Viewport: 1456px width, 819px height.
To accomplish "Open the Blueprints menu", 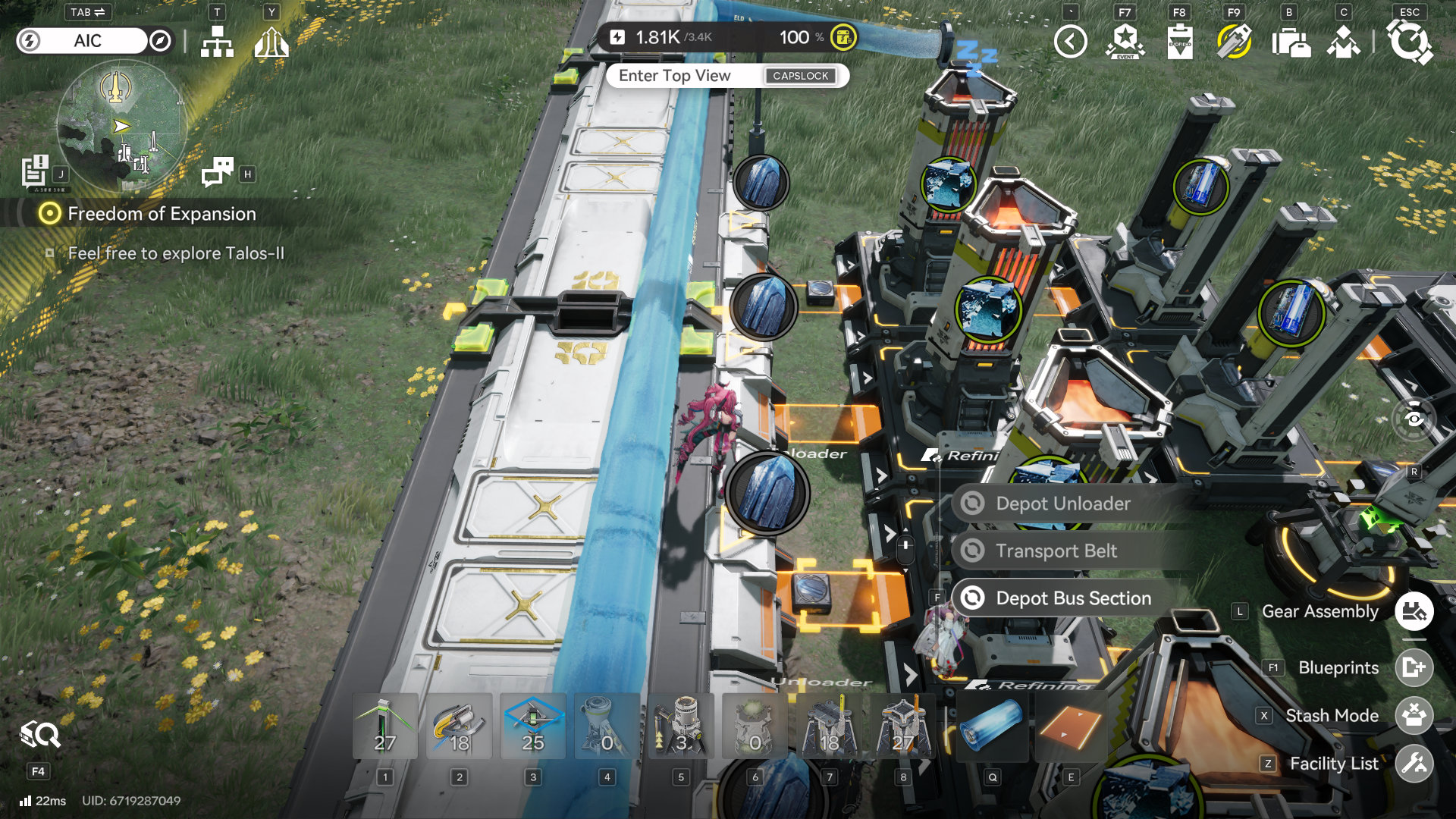I will coord(1414,668).
